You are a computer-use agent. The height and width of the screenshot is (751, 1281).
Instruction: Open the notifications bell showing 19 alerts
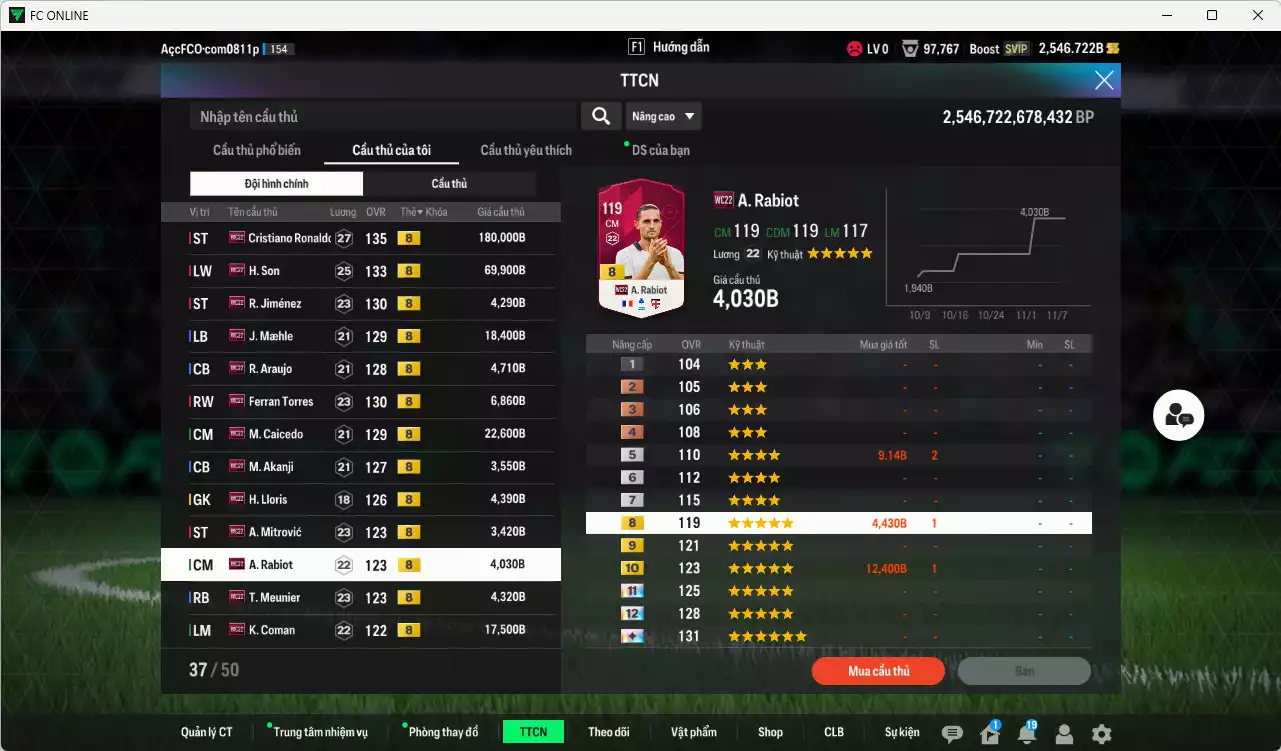pos(1027,733)
